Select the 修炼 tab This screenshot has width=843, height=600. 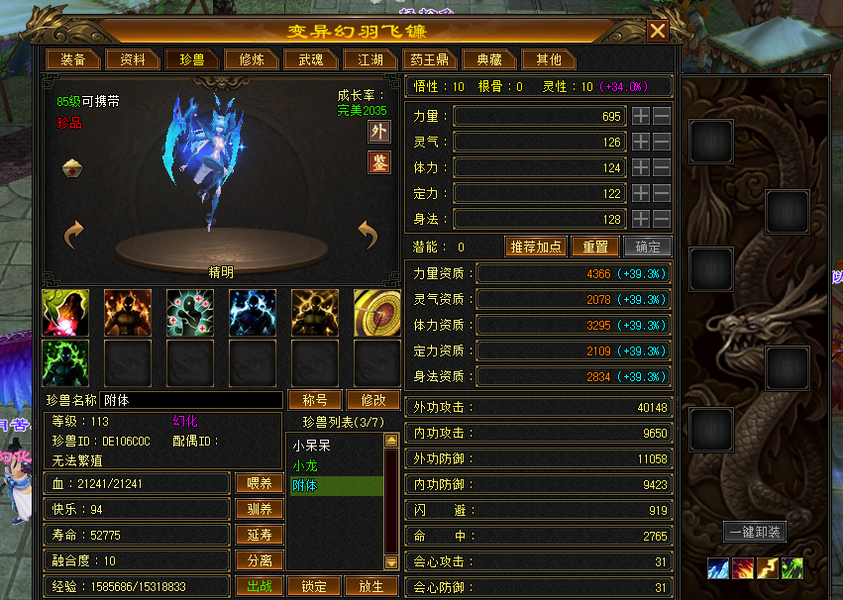(245, 60)
